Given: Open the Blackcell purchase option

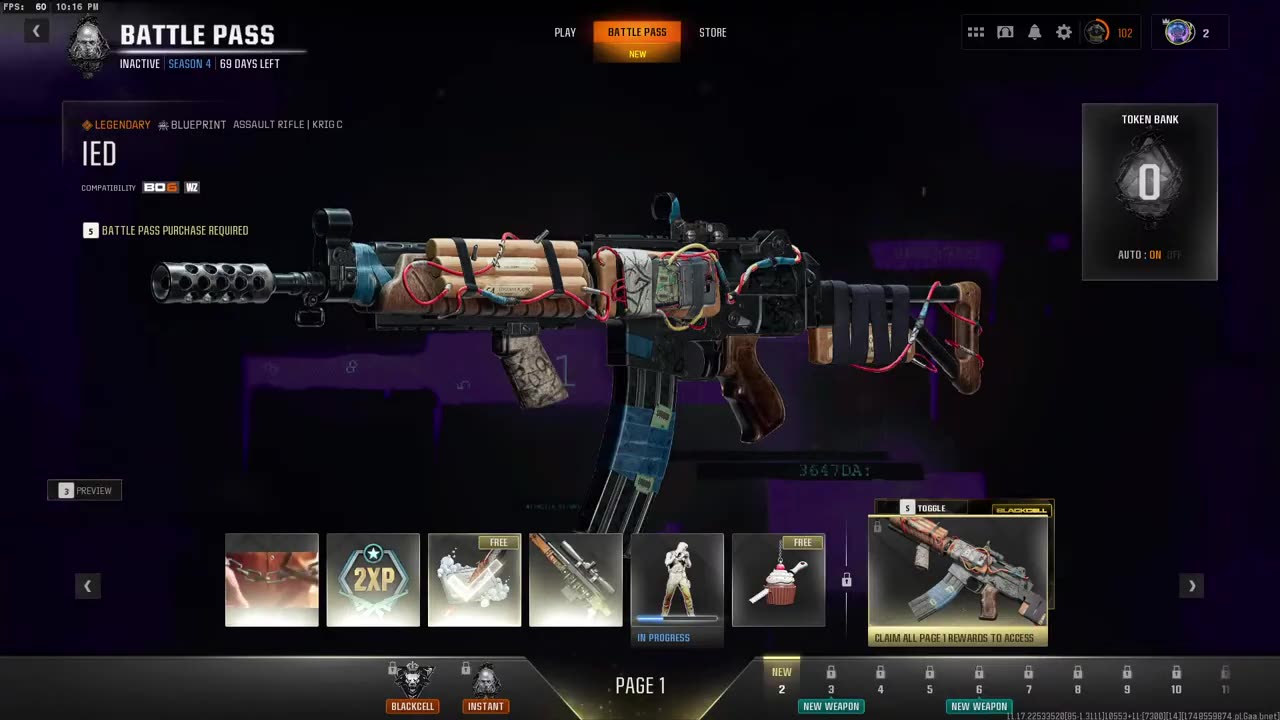Looking at the screenshot, I should click(413, 687).
